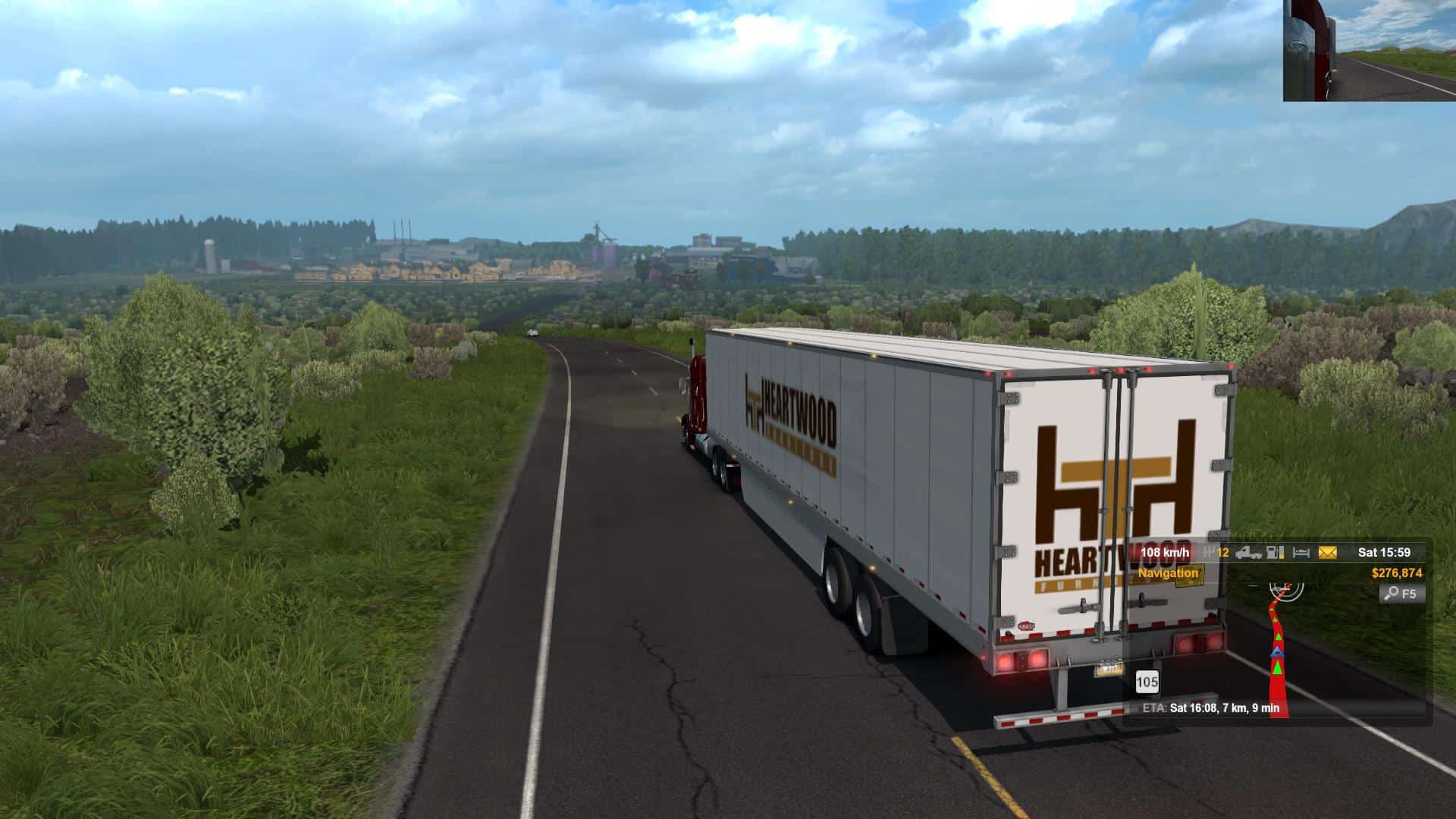Select the Navigation tab label

coord(1168,573)
